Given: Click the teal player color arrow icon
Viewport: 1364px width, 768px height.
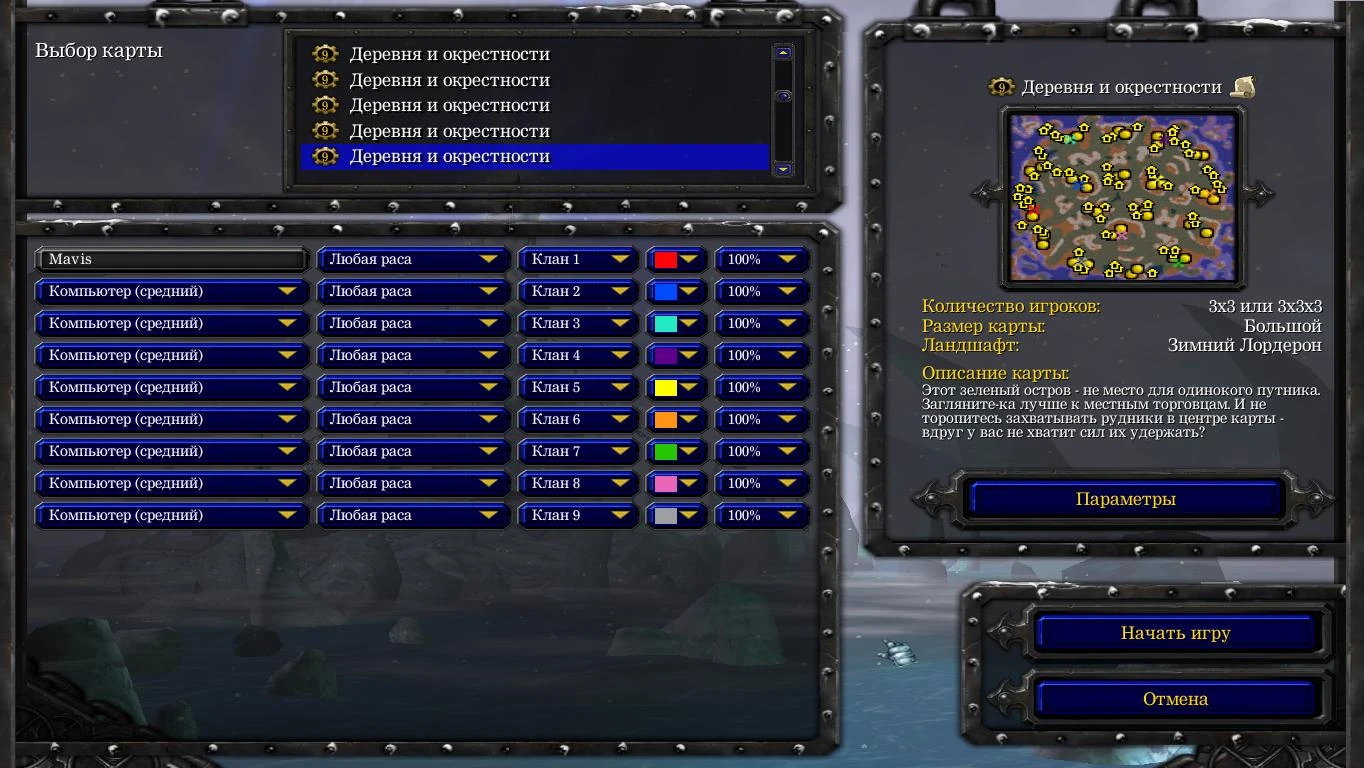Looking at the screenshot, I should (x=691, y=323).
